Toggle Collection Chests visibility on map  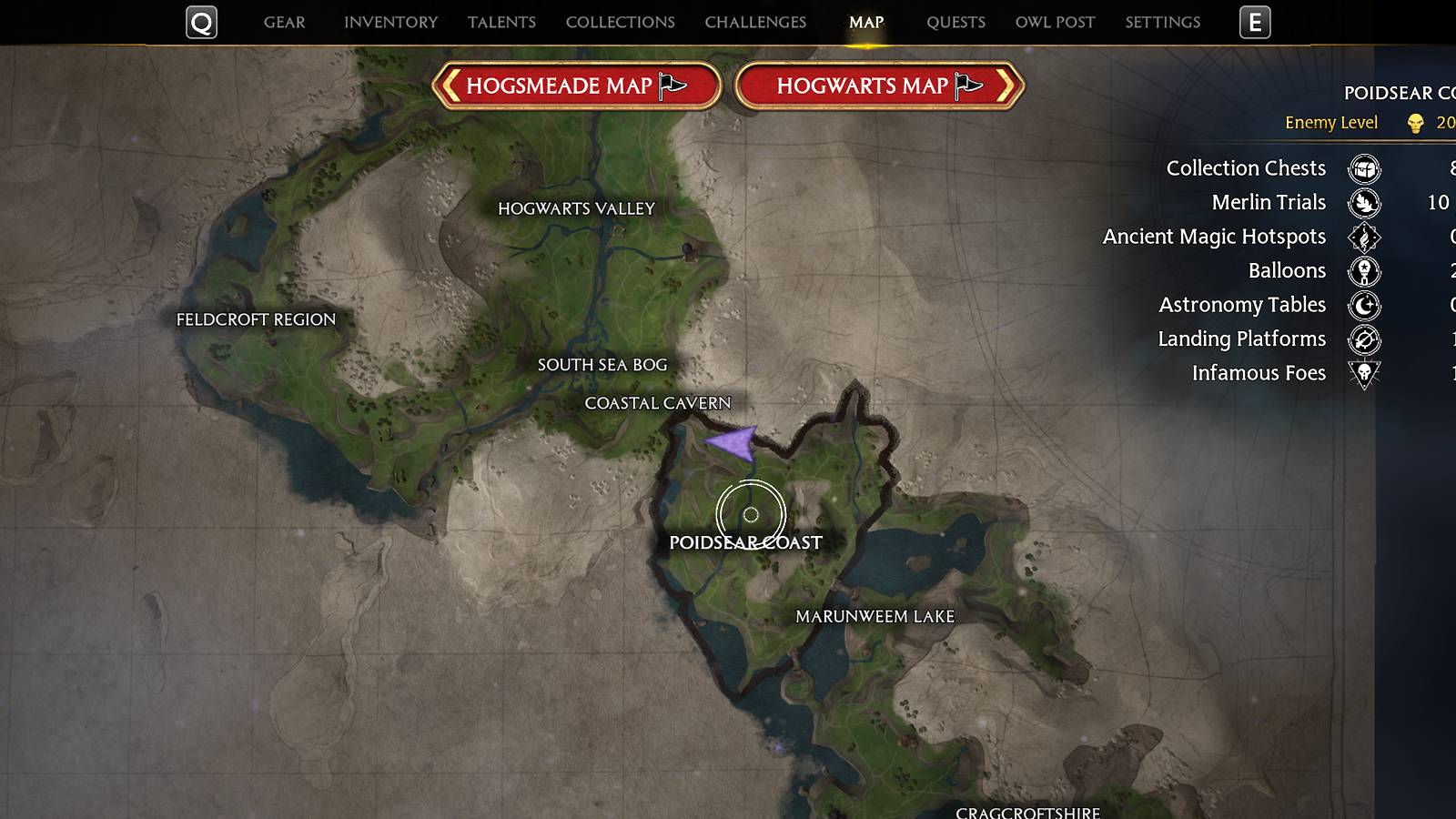[x=1363, y=169]
